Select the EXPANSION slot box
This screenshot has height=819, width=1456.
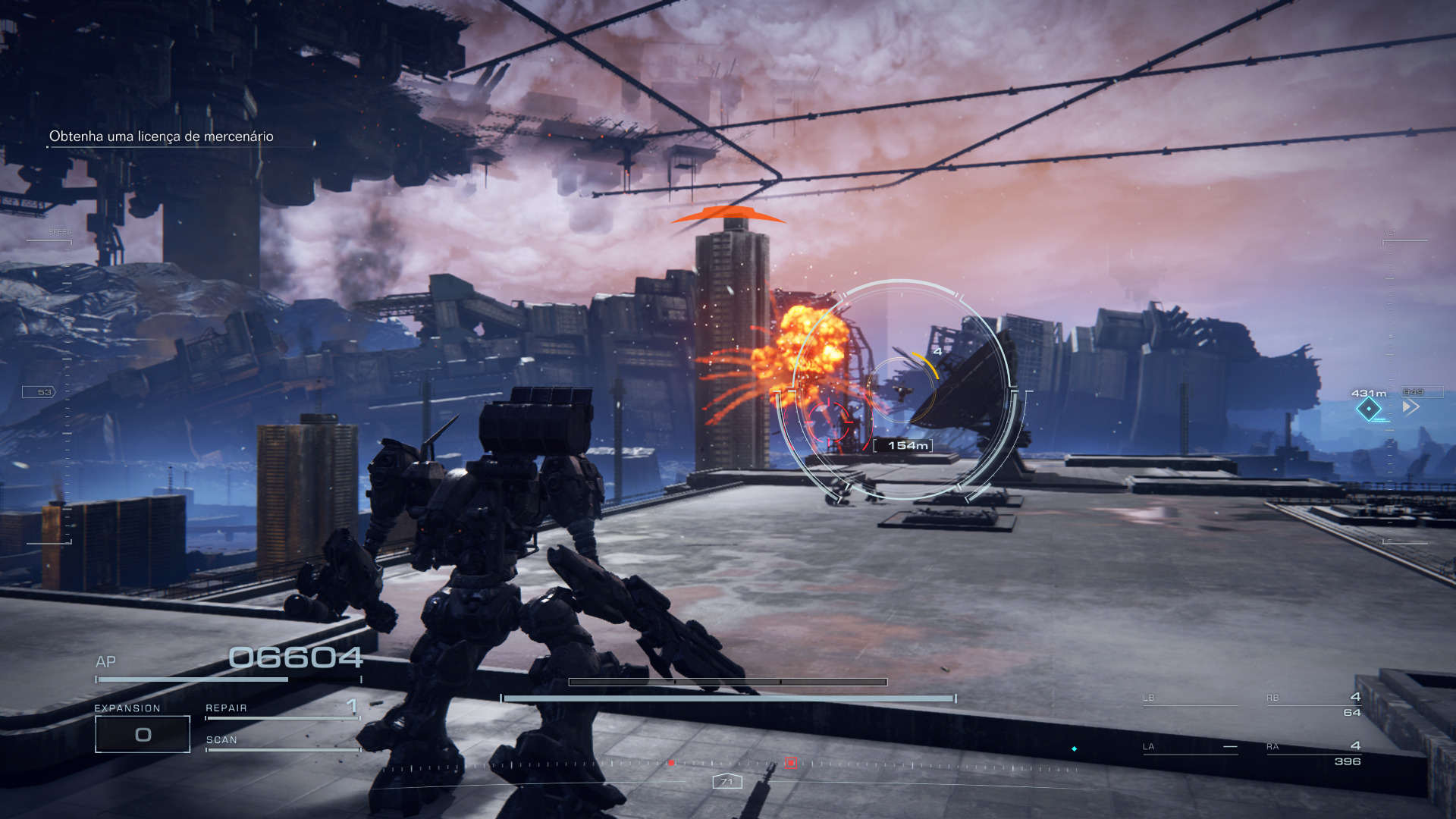(x=143, y=734)
